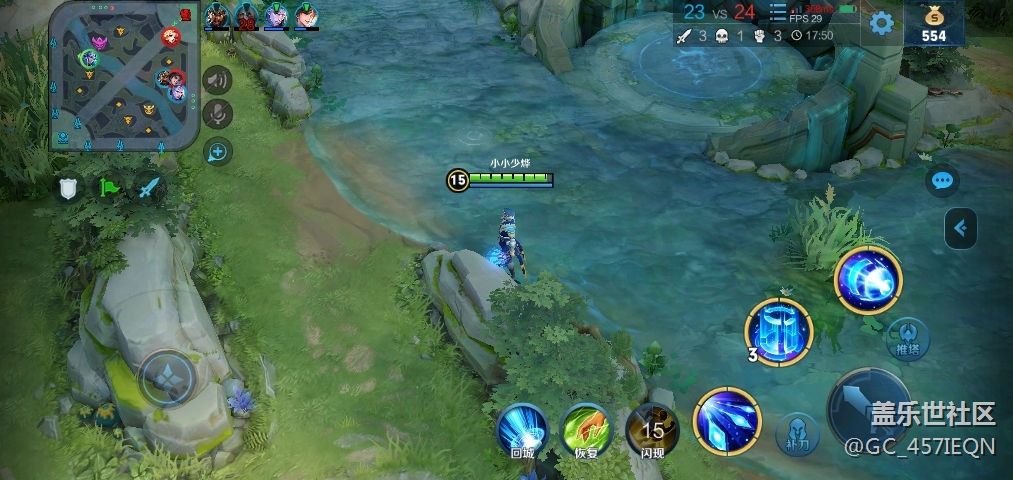Send the sword attack signal
This screenshot has width=1013, height=480.
point(148,187)
